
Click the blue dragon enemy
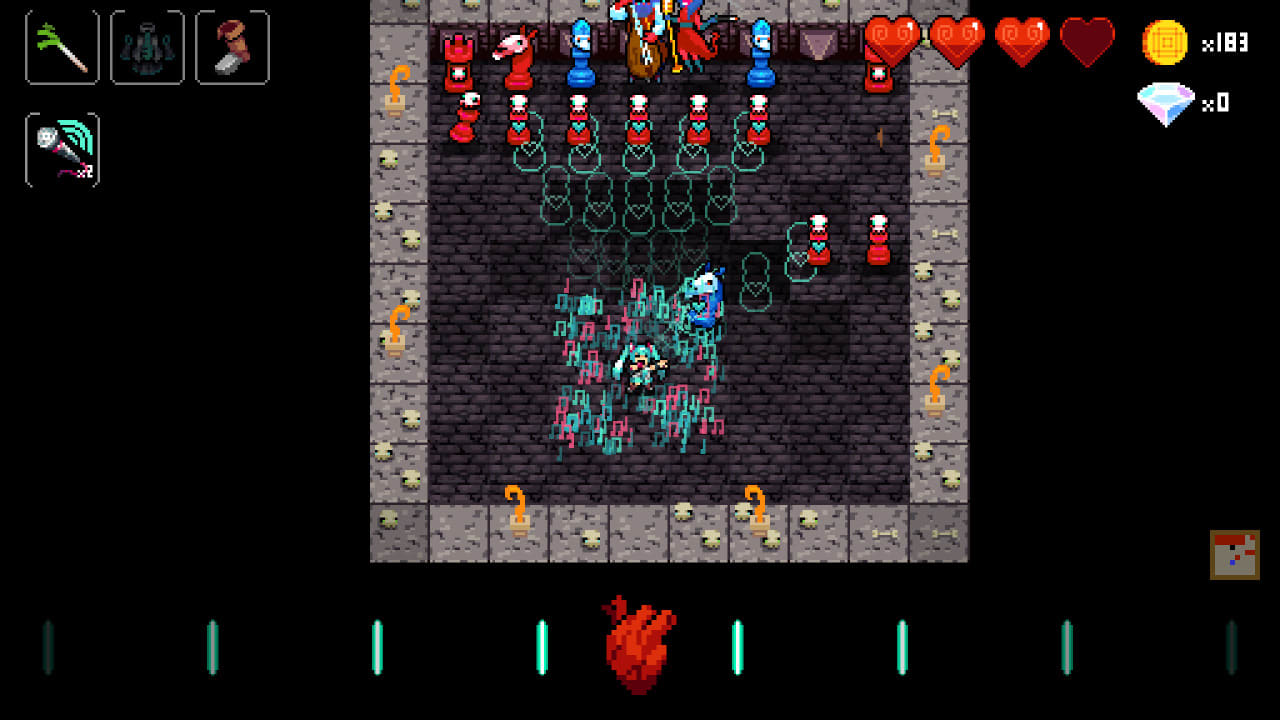(705, 295)
